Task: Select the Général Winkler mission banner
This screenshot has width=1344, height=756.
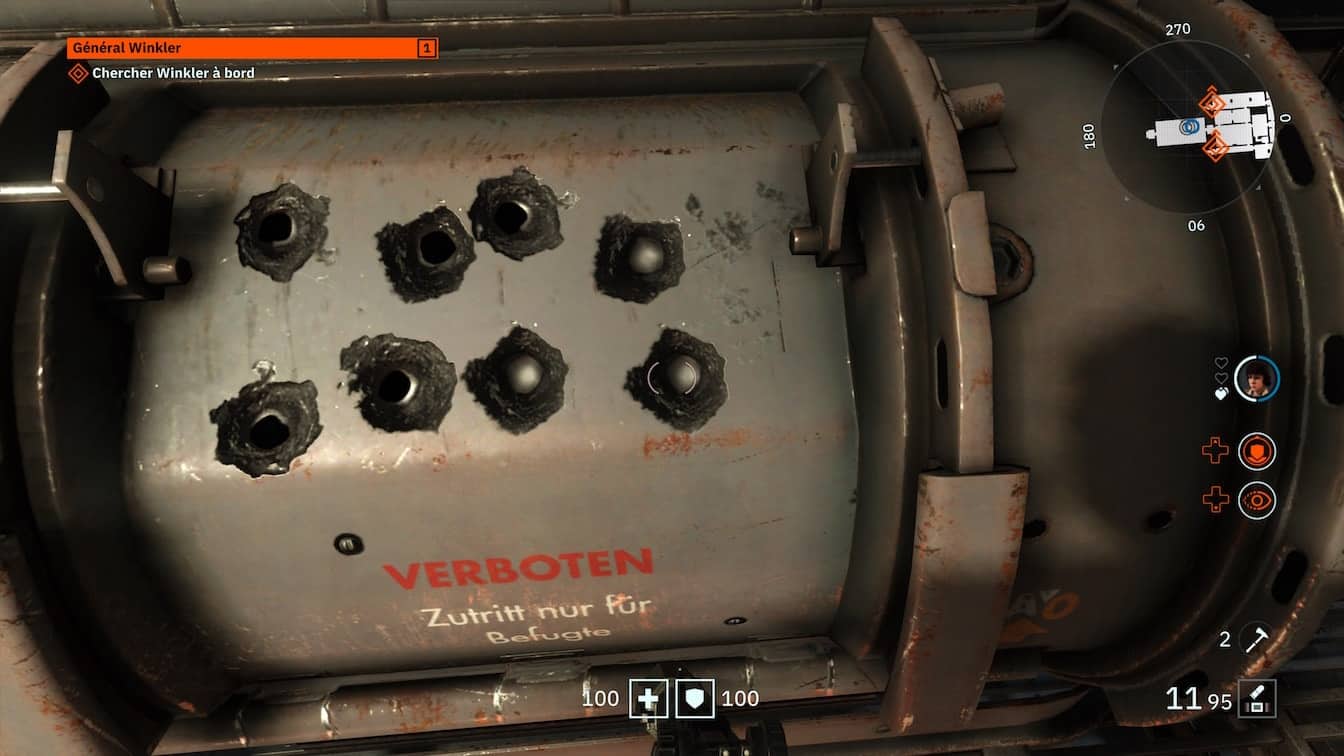Action: 252,48
